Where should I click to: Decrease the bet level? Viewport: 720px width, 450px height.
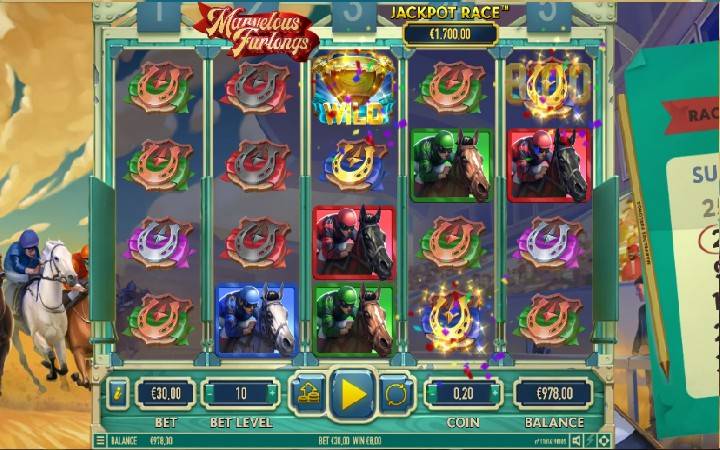click(x=208, y=393)
